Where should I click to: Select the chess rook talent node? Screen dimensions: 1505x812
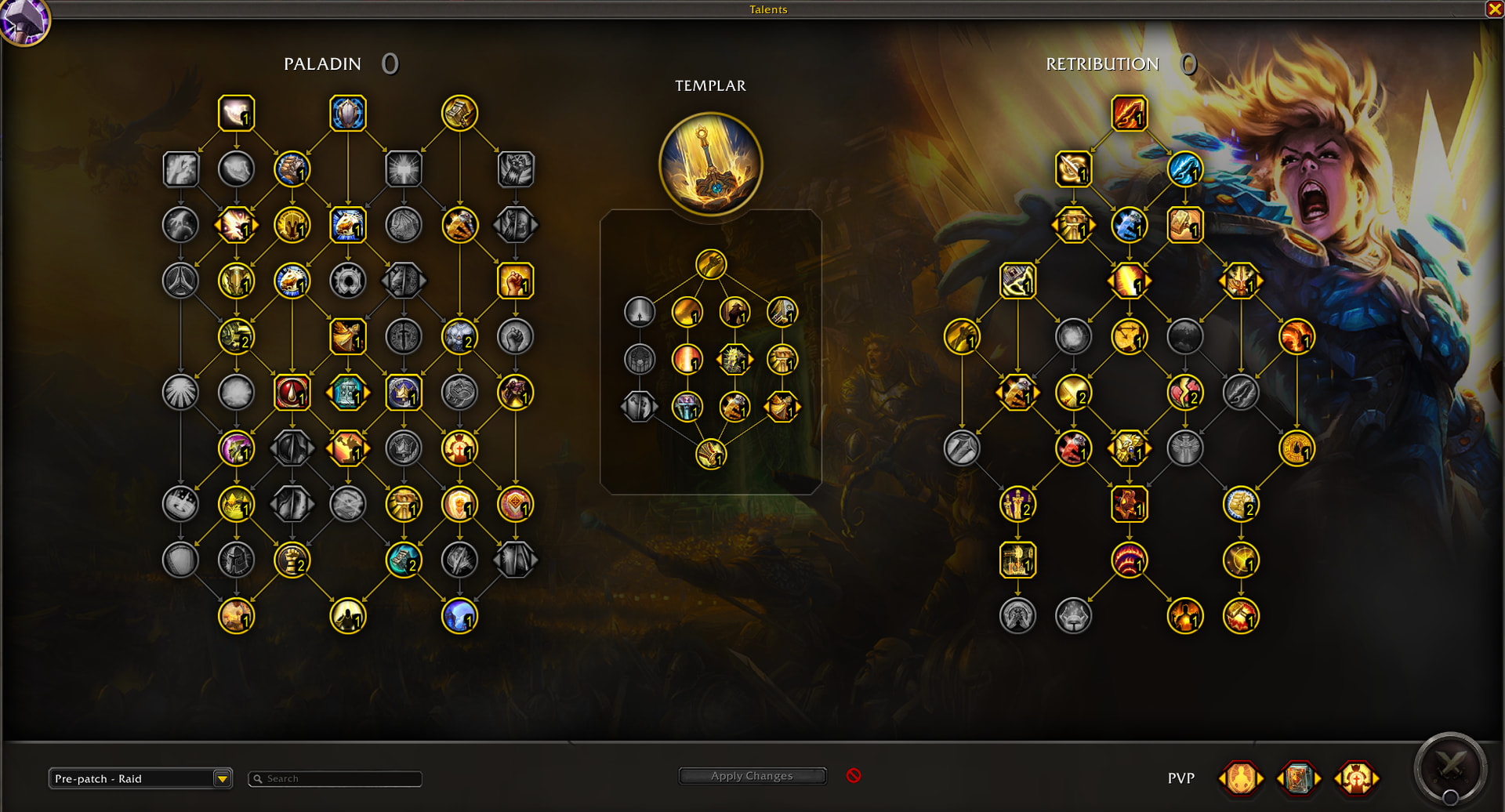(x=292, y=560)
